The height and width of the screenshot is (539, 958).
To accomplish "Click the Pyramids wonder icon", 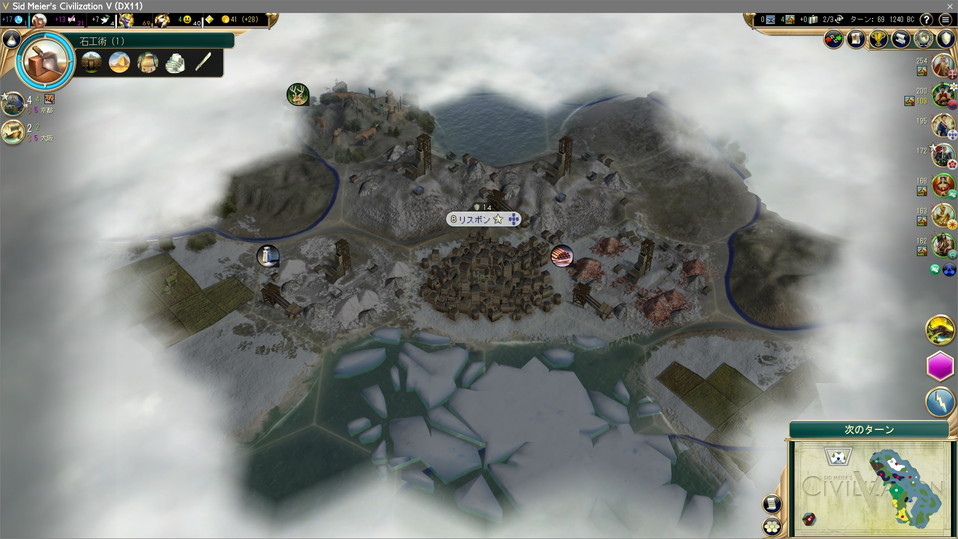I will pyautogui.click(x=119, y=63).
